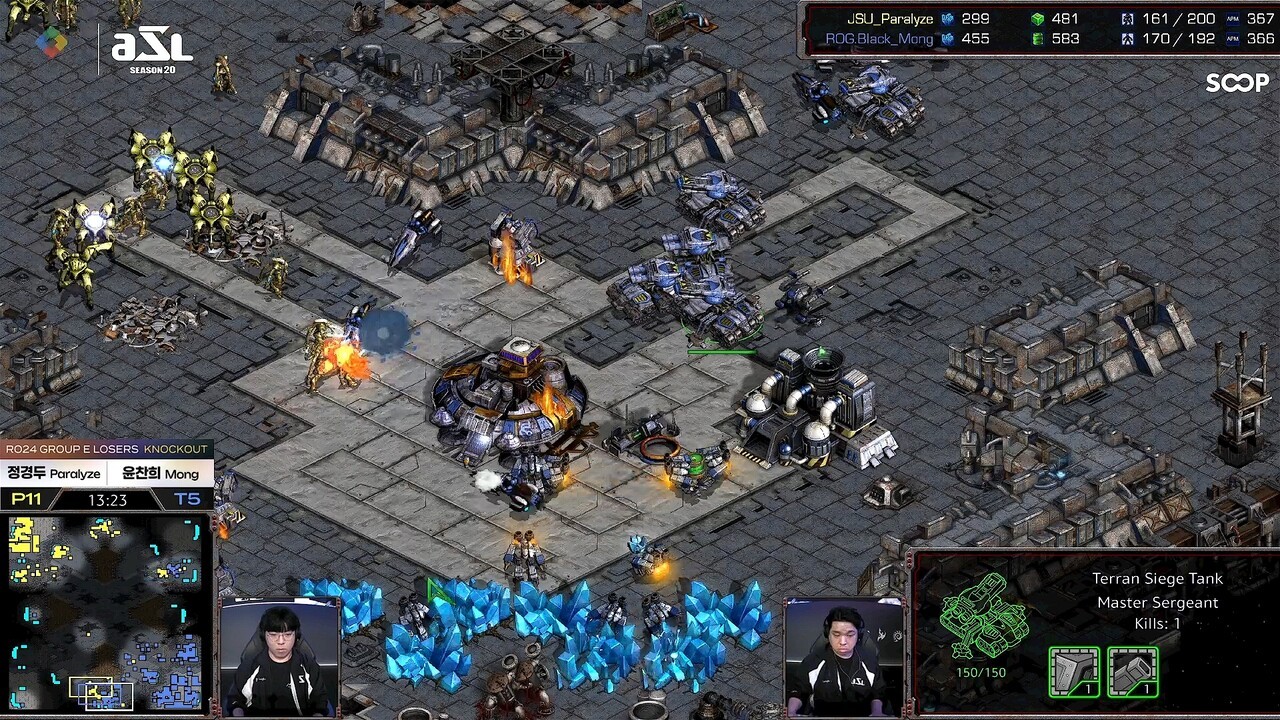Click the minimap in the corner
This screenshot has height=720, width=1280.
[x=106, y=612]
